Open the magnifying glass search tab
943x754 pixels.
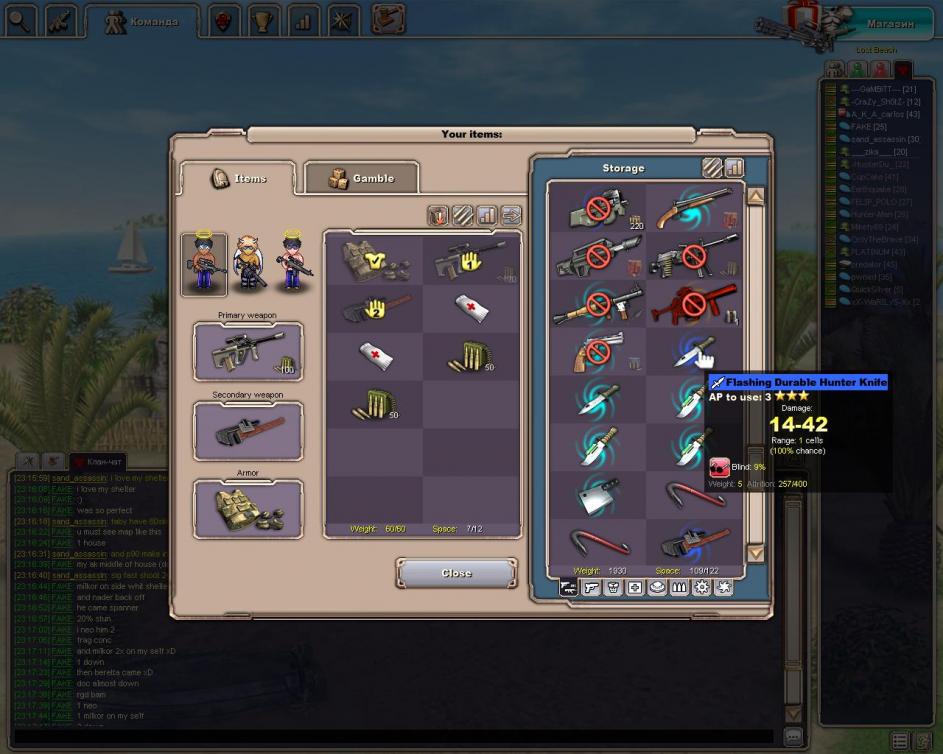tap(20, 20)
